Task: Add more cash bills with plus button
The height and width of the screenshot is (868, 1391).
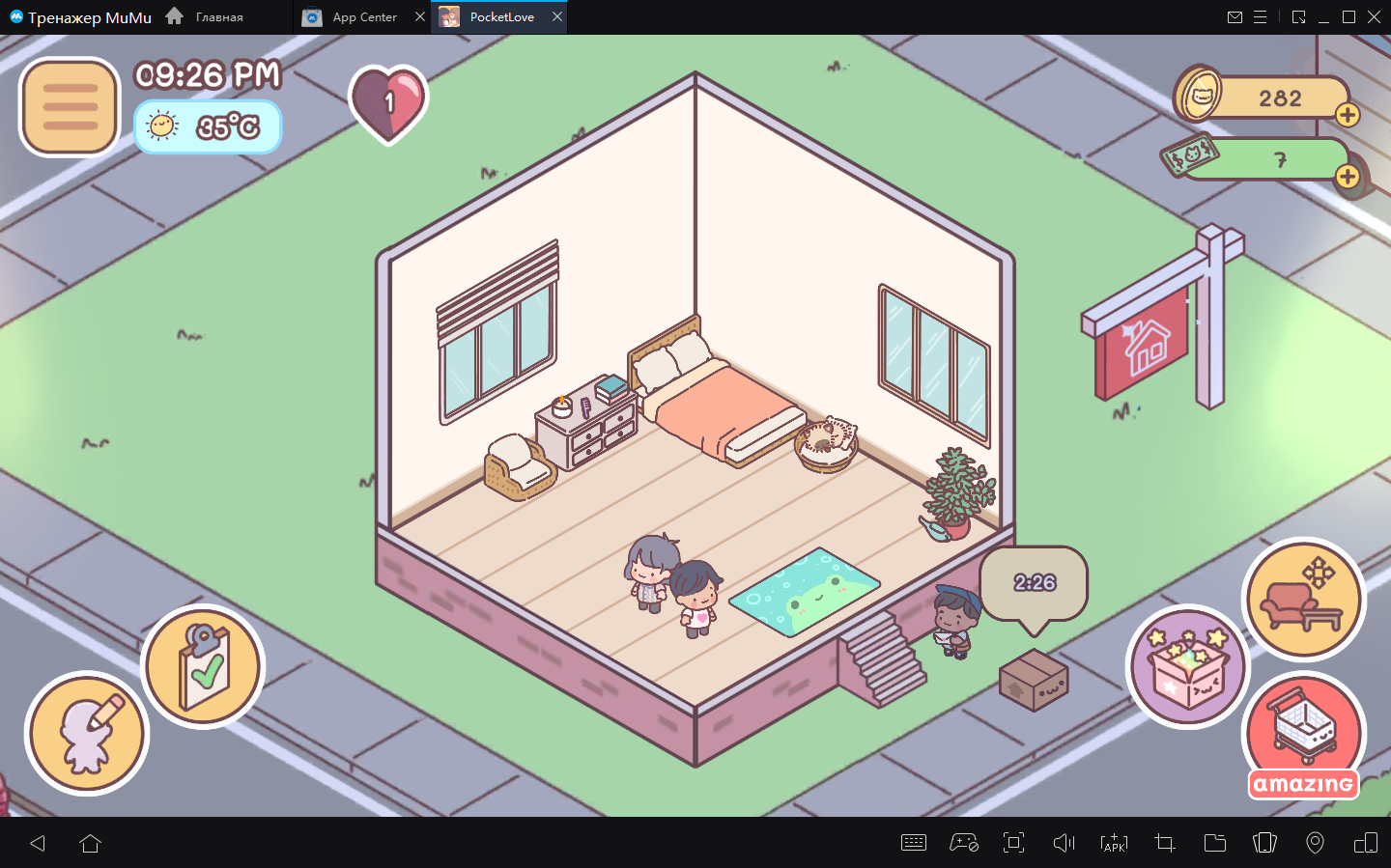Action: (x=1348, y=177)
